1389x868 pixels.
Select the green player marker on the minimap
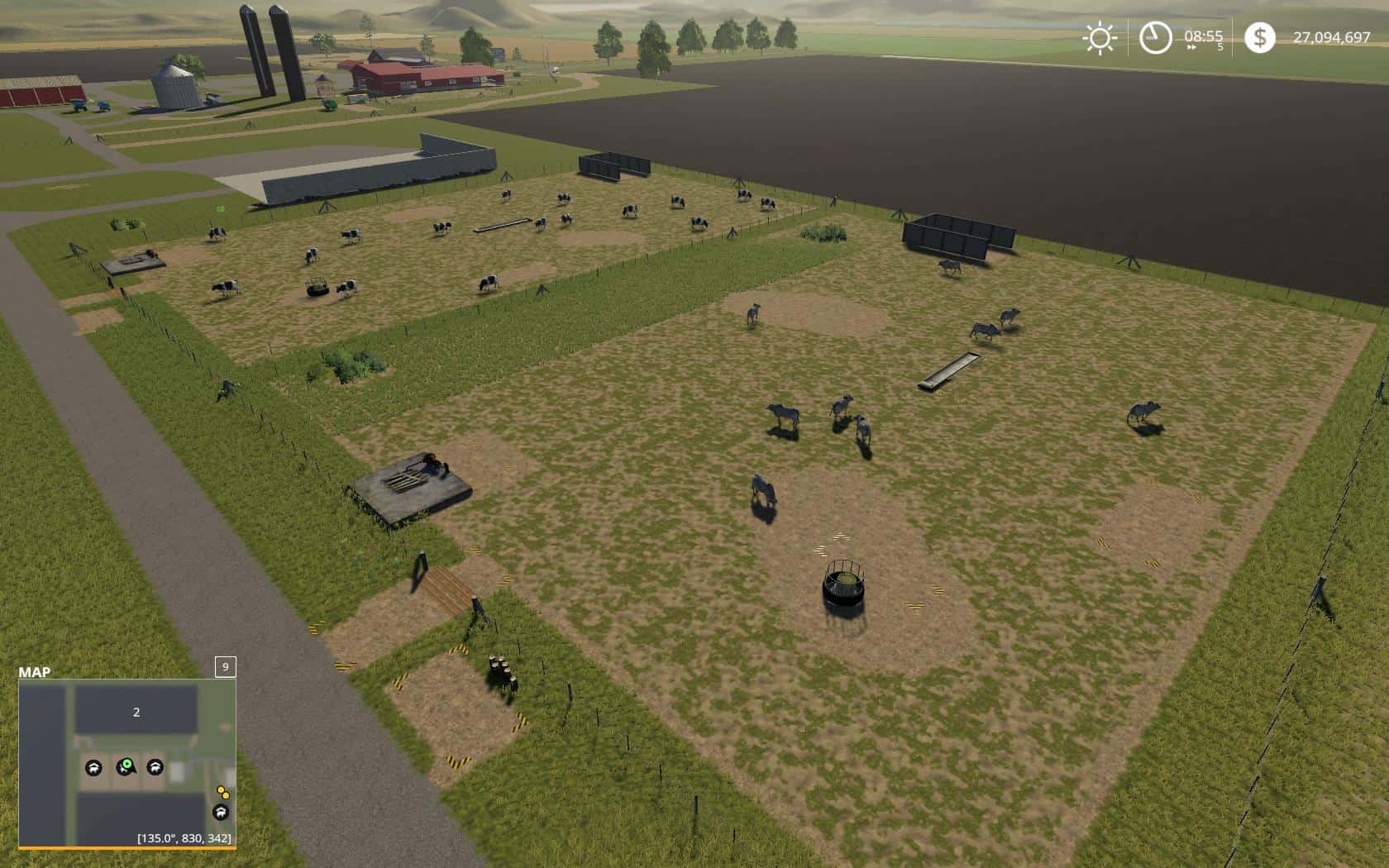point(125,768)
